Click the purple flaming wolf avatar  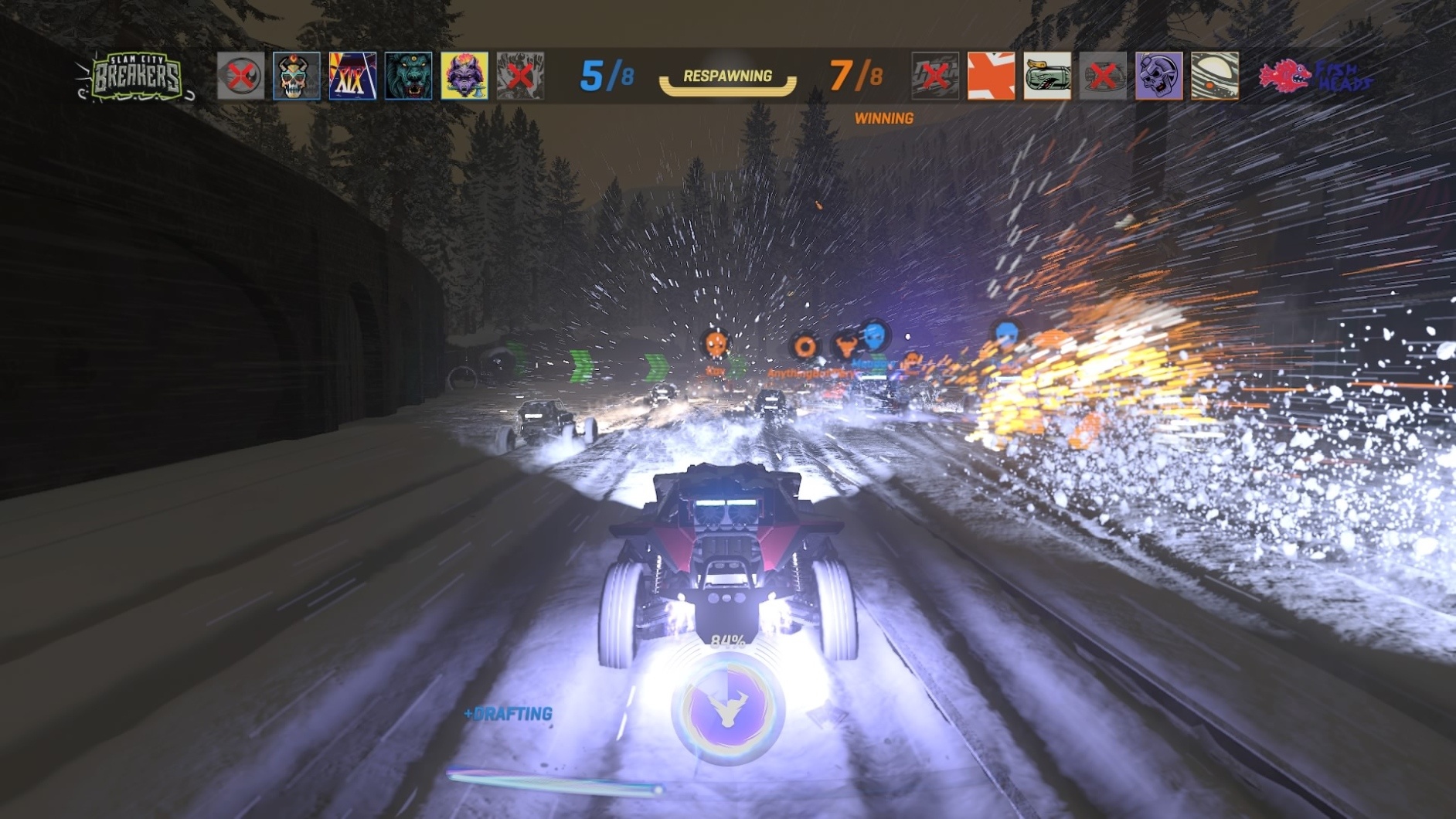[464, 77]
